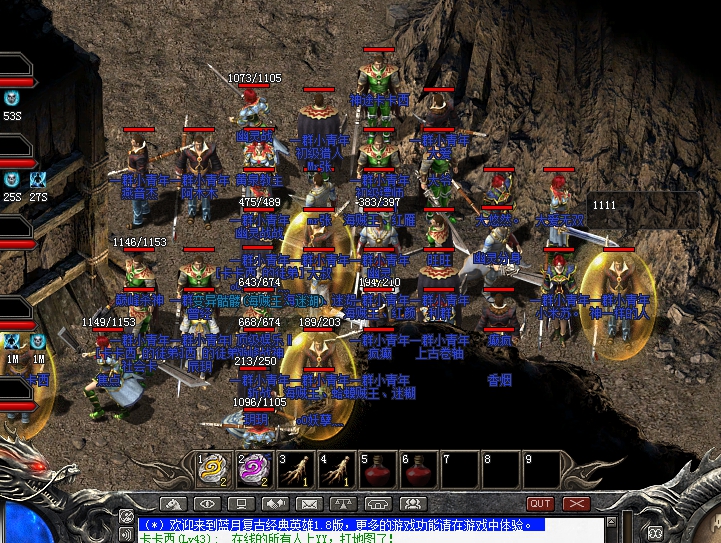
Task: Click the red X close button
Action: tap(575, 504)
